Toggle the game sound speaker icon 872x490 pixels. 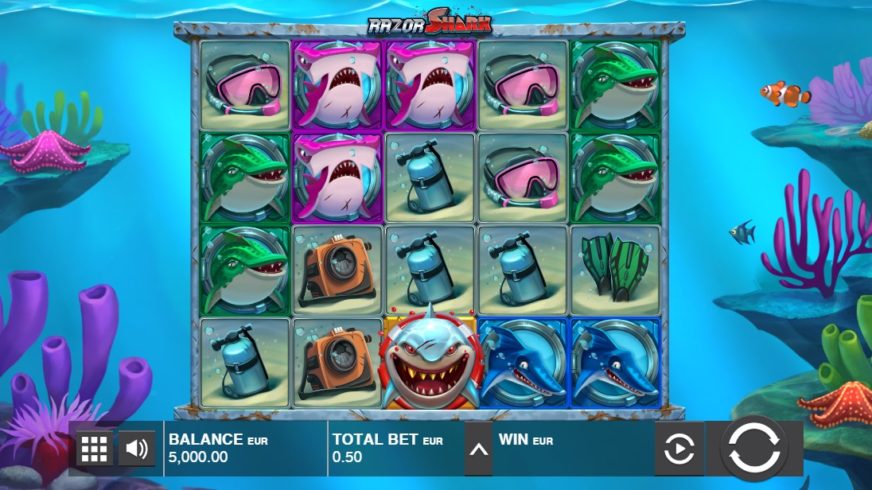[137, 449]
